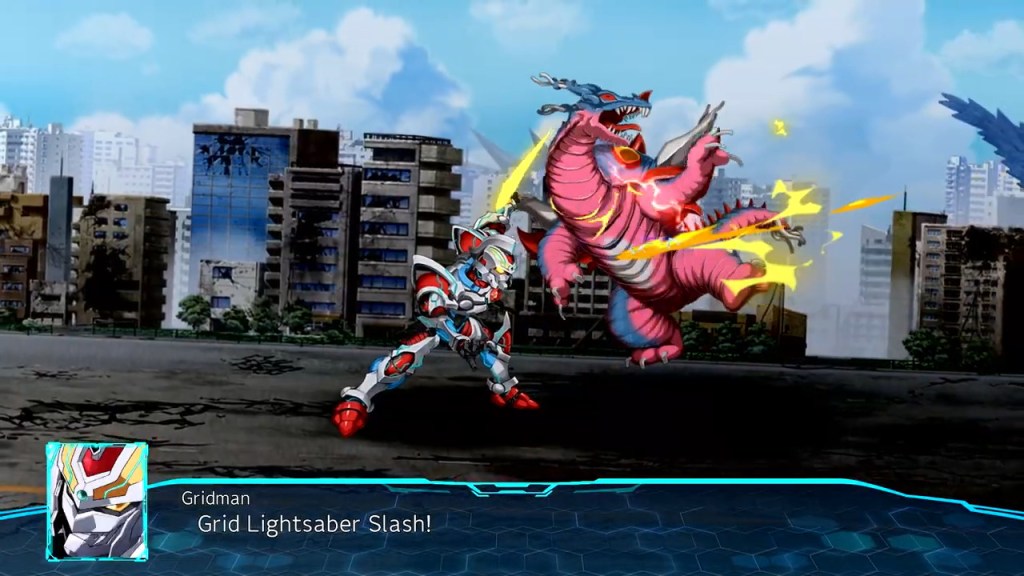Click Gridman's speaker portrait
This screenshot has width=1024, height=576.
[x=97, y=500]
